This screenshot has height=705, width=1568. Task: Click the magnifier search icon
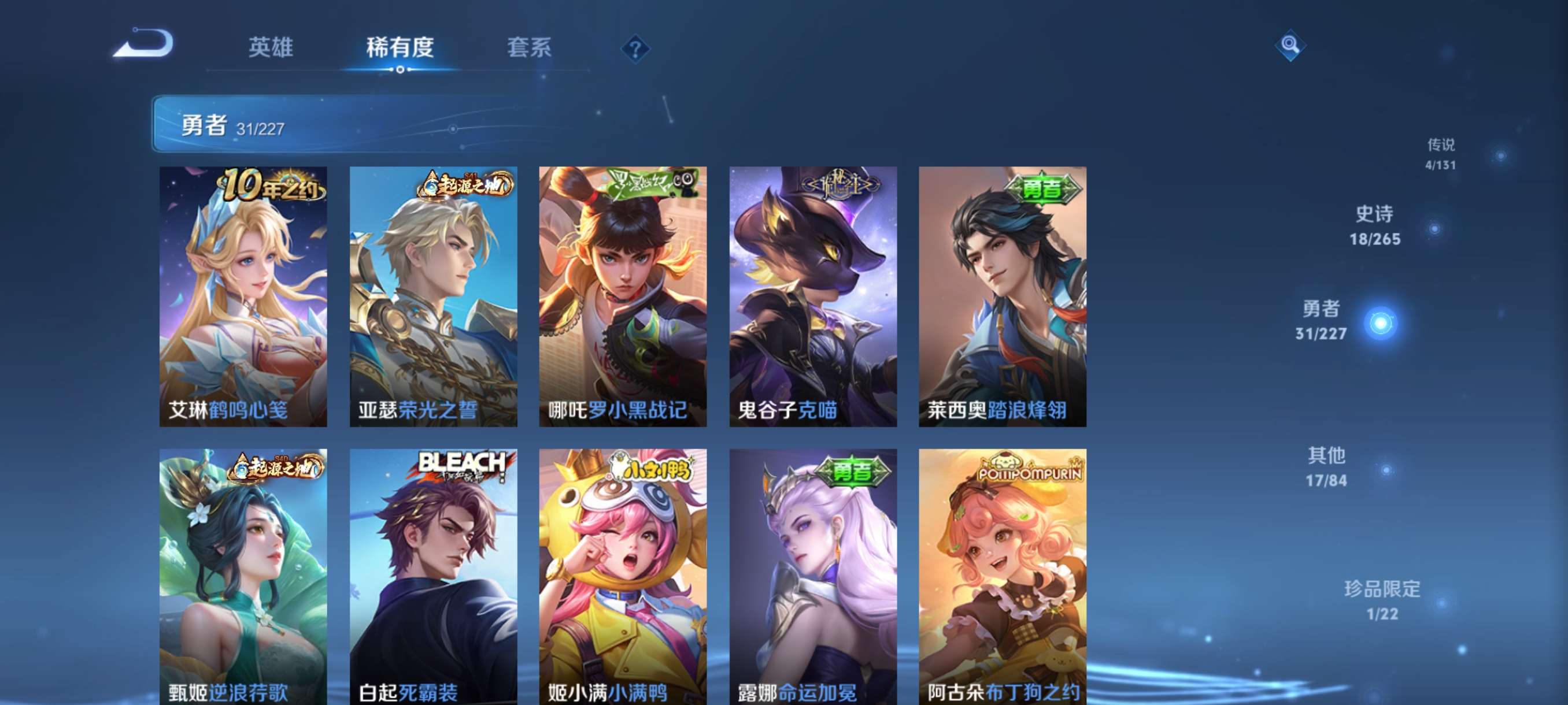1290,45
